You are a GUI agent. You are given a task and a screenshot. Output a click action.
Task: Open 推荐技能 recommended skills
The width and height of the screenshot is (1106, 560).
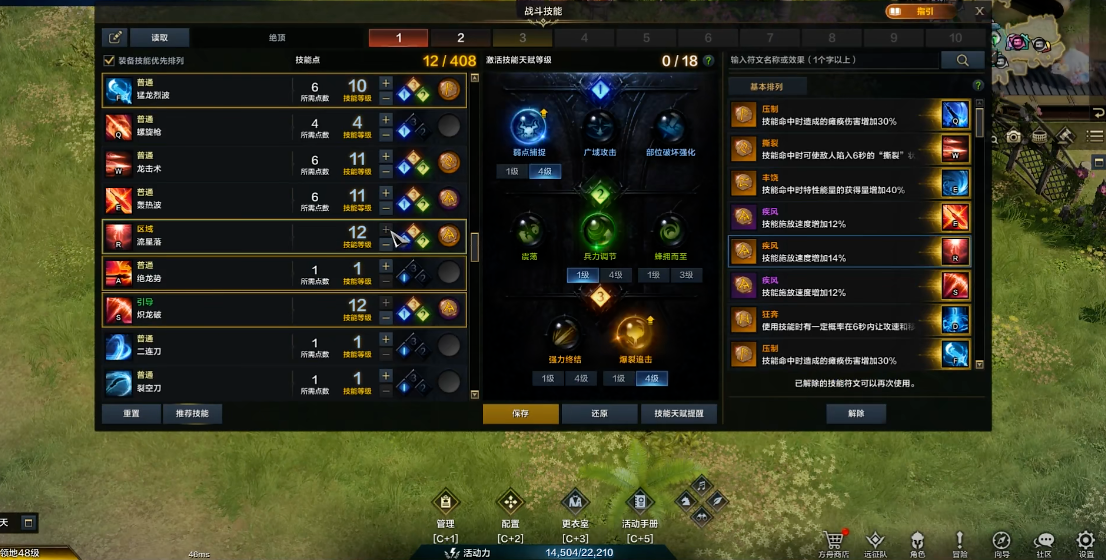pyautogui.click(x=192, y=414)
